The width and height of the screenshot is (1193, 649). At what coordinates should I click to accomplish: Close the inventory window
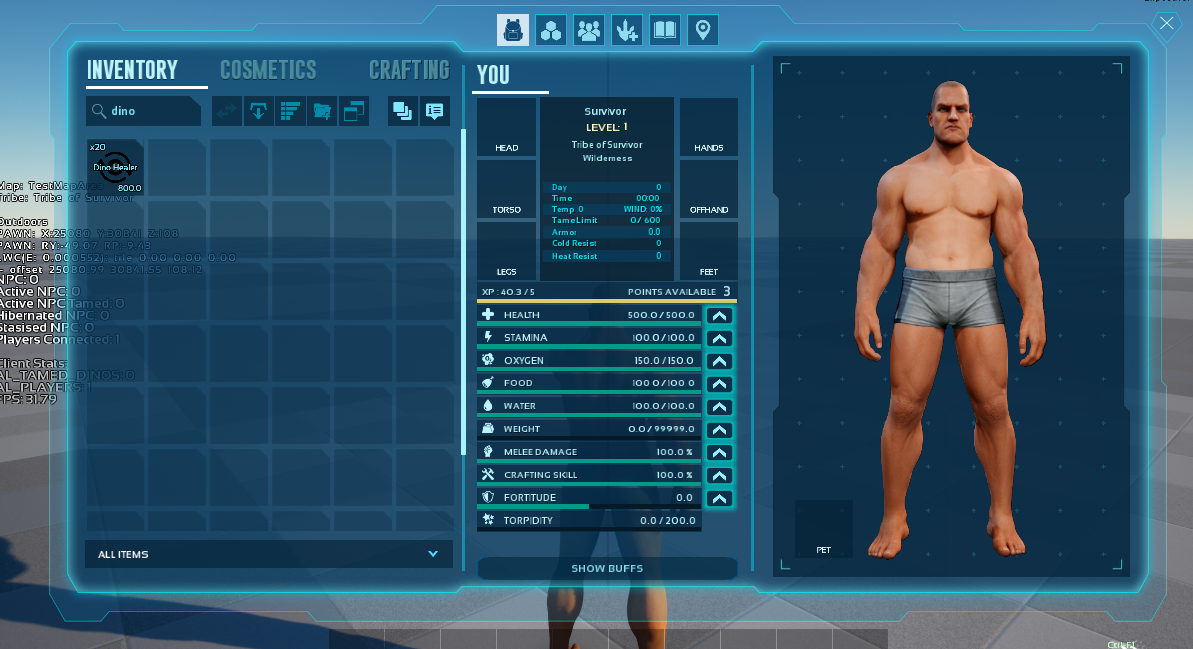(x=1166, y=26)
